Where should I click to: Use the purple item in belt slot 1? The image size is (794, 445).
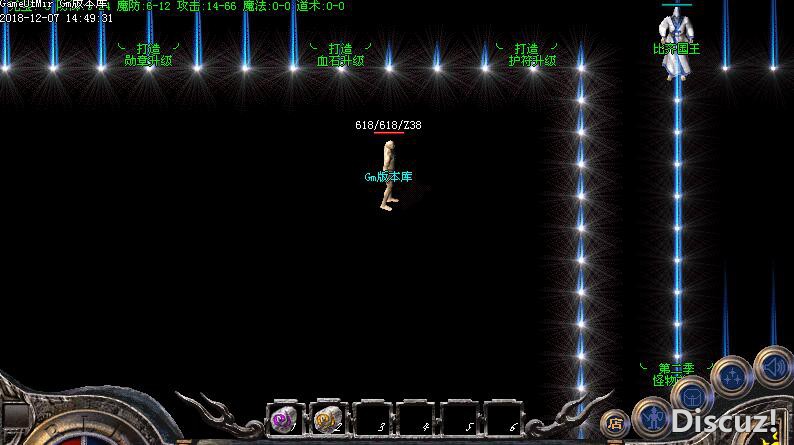coord(283,420)
